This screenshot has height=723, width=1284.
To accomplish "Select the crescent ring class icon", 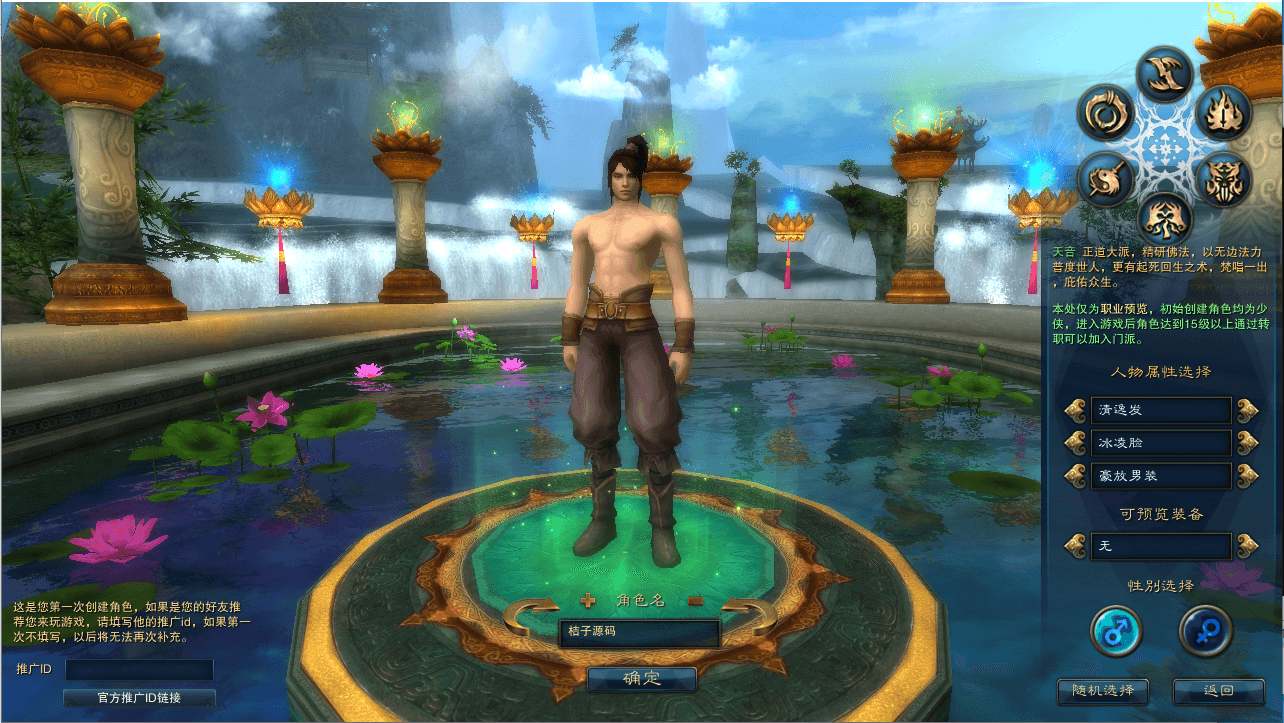I will click(1106, 114).
